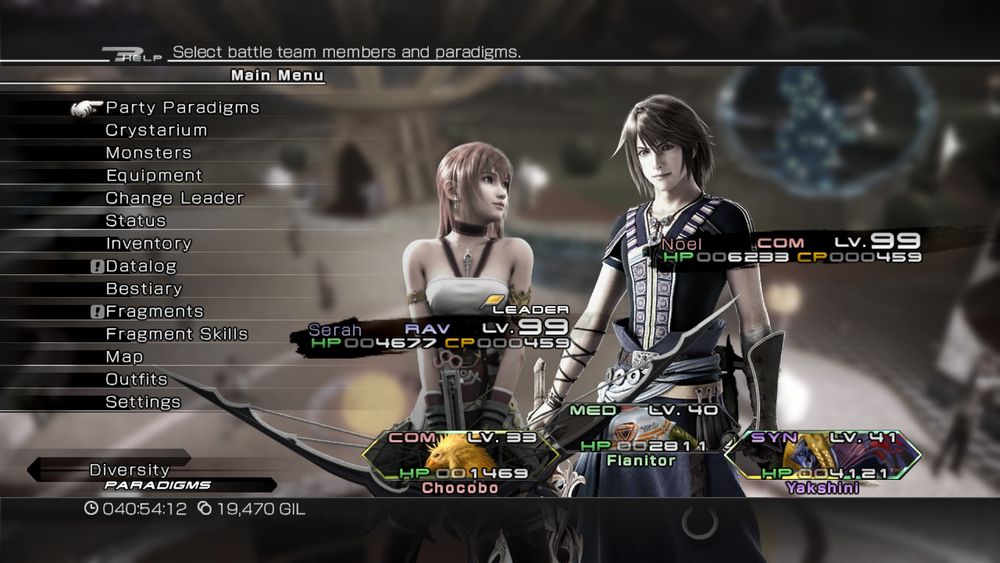Select the Yakshini monster panel
1000x563 pixels.
(817, 461)
